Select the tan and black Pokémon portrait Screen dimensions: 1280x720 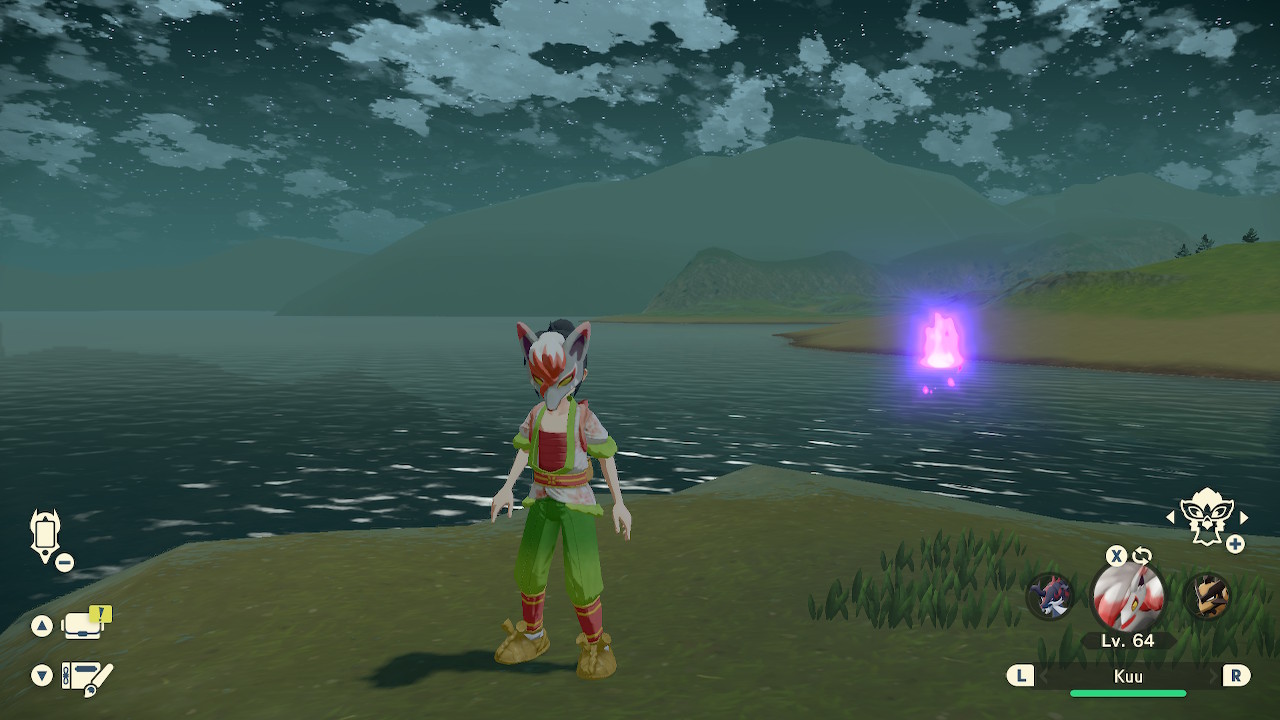point(1207,596)
